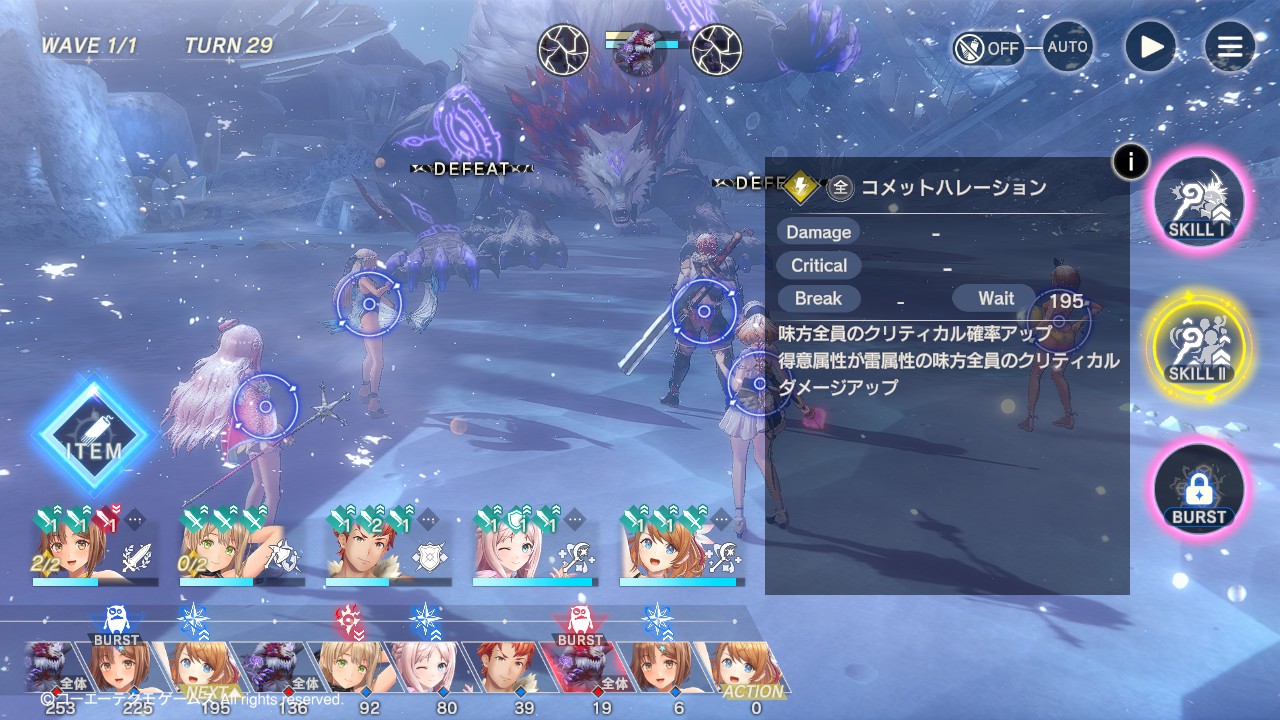
Task: Tap the locked BURST button
Action: (x=1198, y=492)
